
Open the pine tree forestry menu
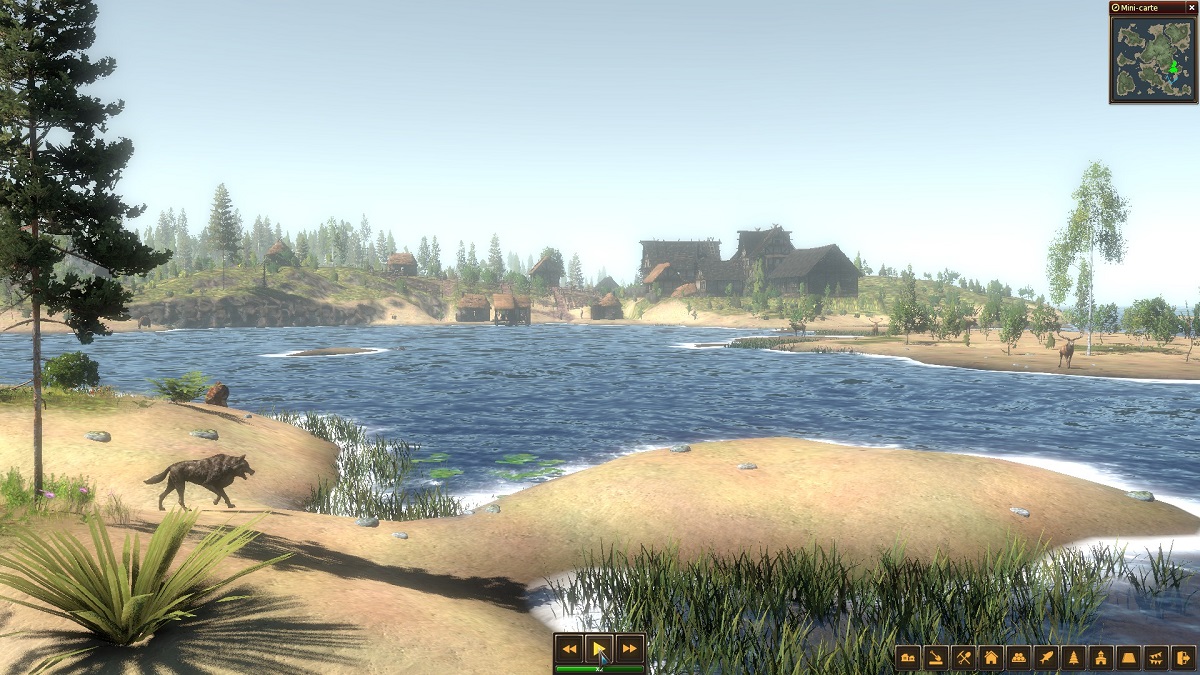coord(1073,657)
